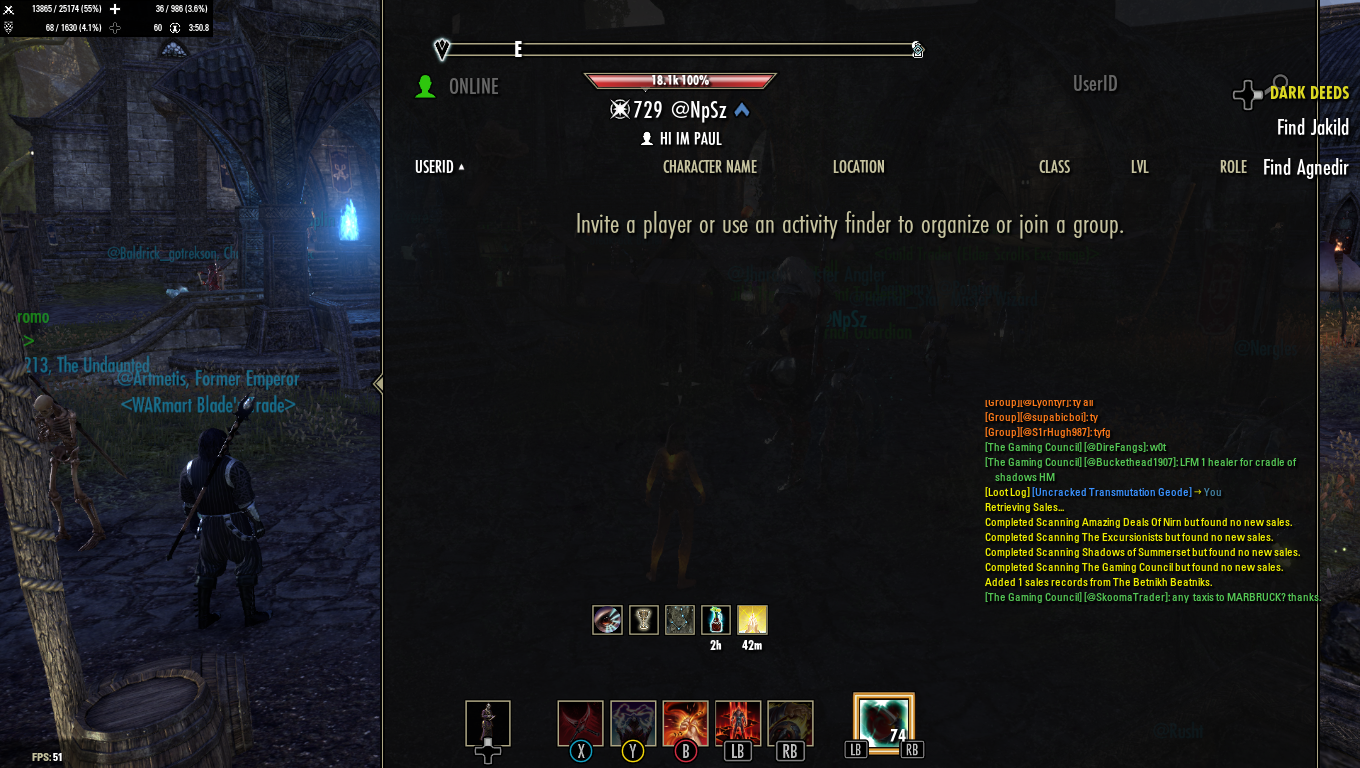1360x768 pixels.
Task: Activate the flame ability on B
Action: click(685, 722)
